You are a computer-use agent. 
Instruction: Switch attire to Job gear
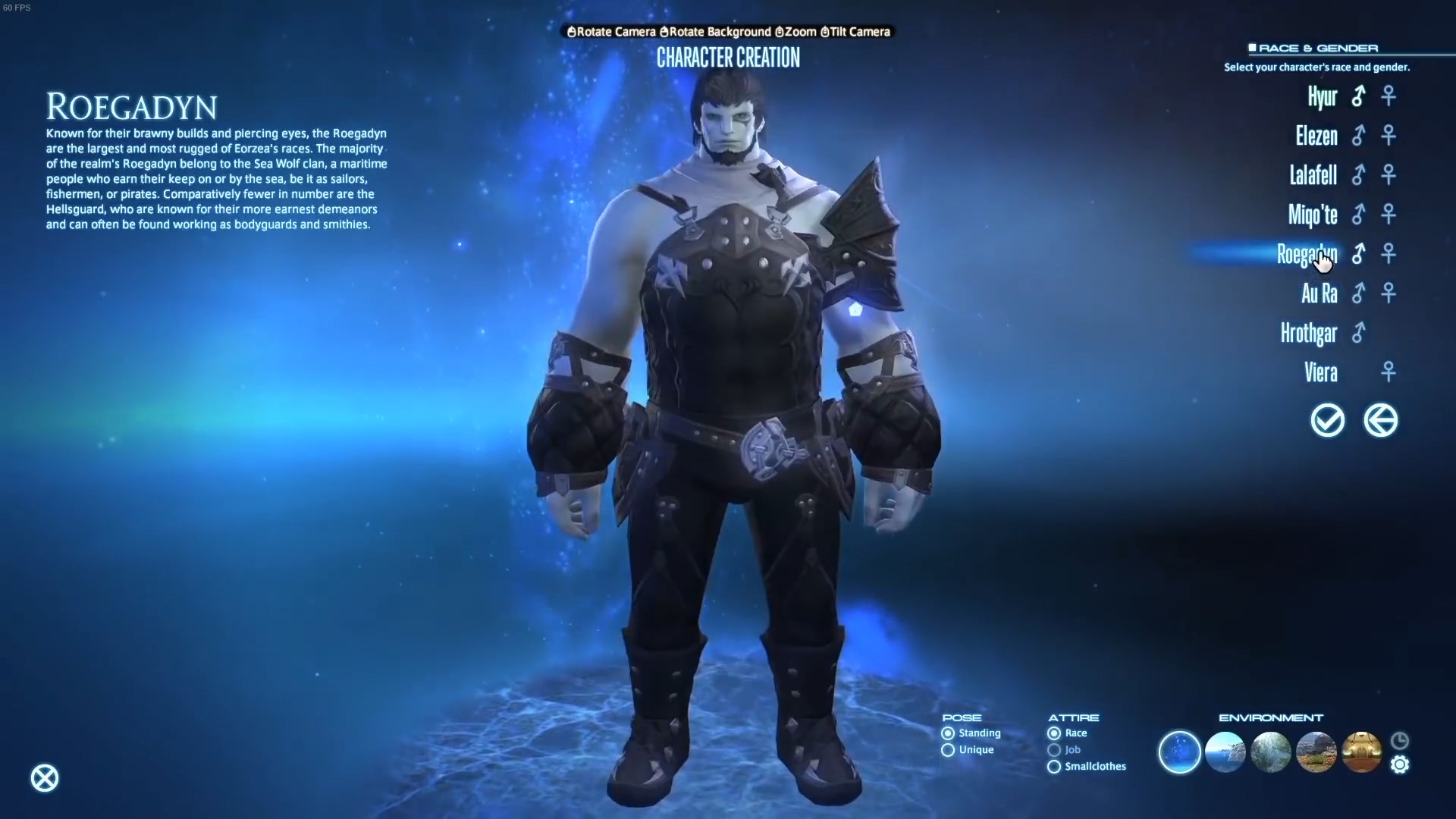(x=1054, y=750)
